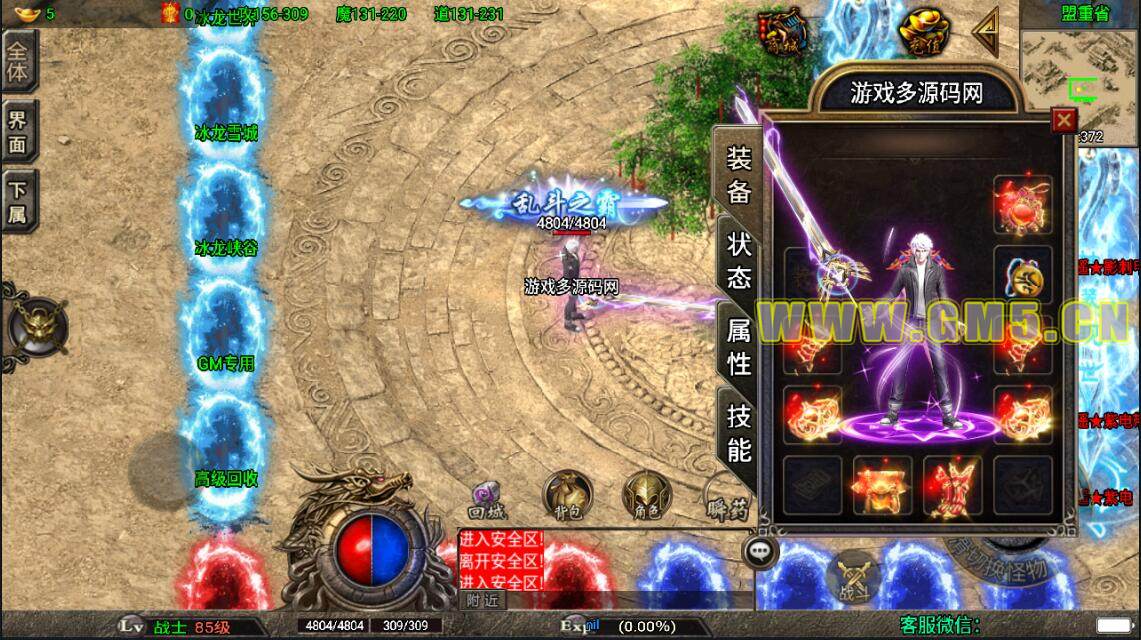Screen dimensions: 1141x640
Task: Switch to the 装备 equipment tab
Action: pos(739,175)
